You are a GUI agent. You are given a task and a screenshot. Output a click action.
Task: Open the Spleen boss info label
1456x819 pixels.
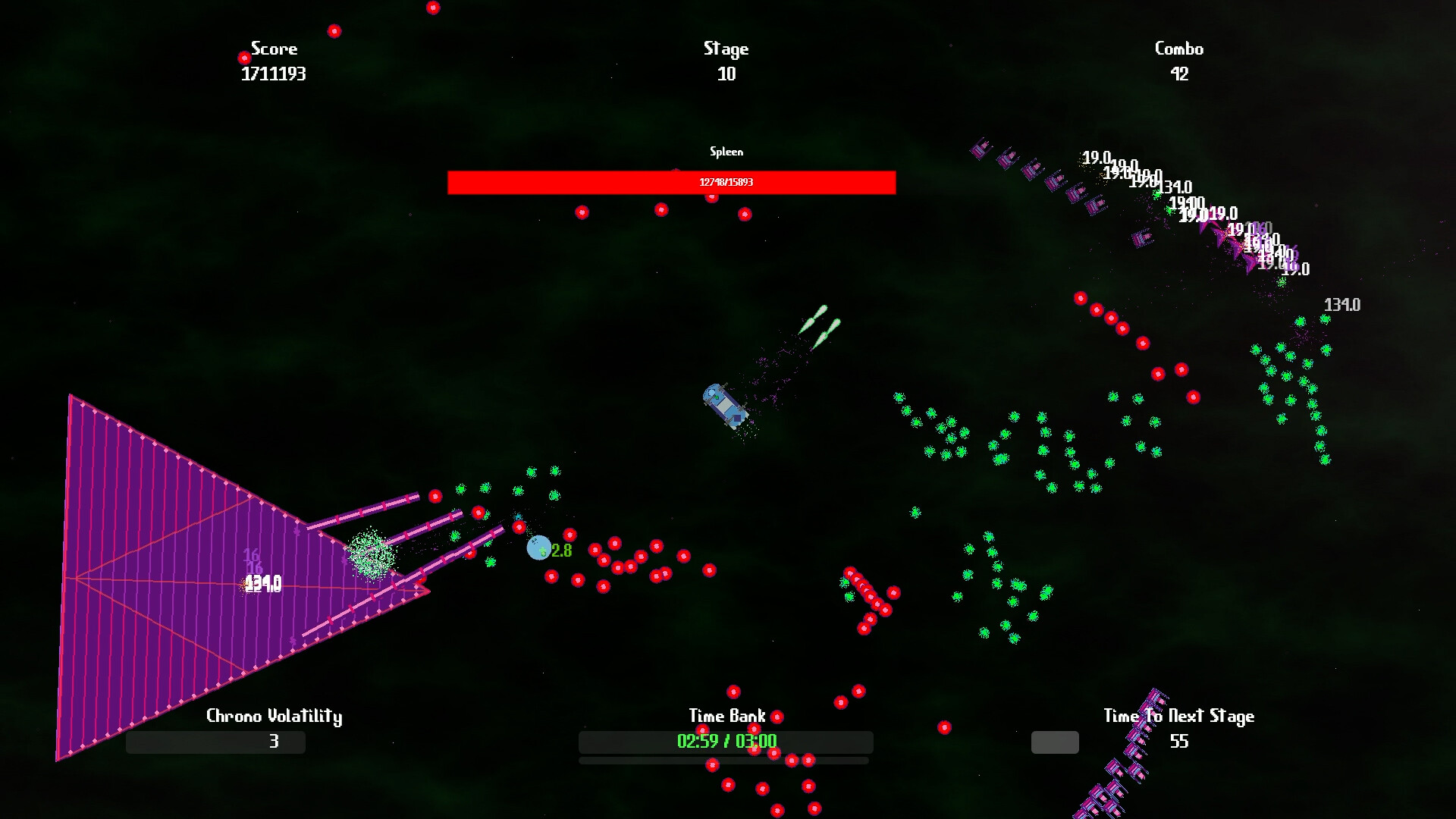click(726, 152)
